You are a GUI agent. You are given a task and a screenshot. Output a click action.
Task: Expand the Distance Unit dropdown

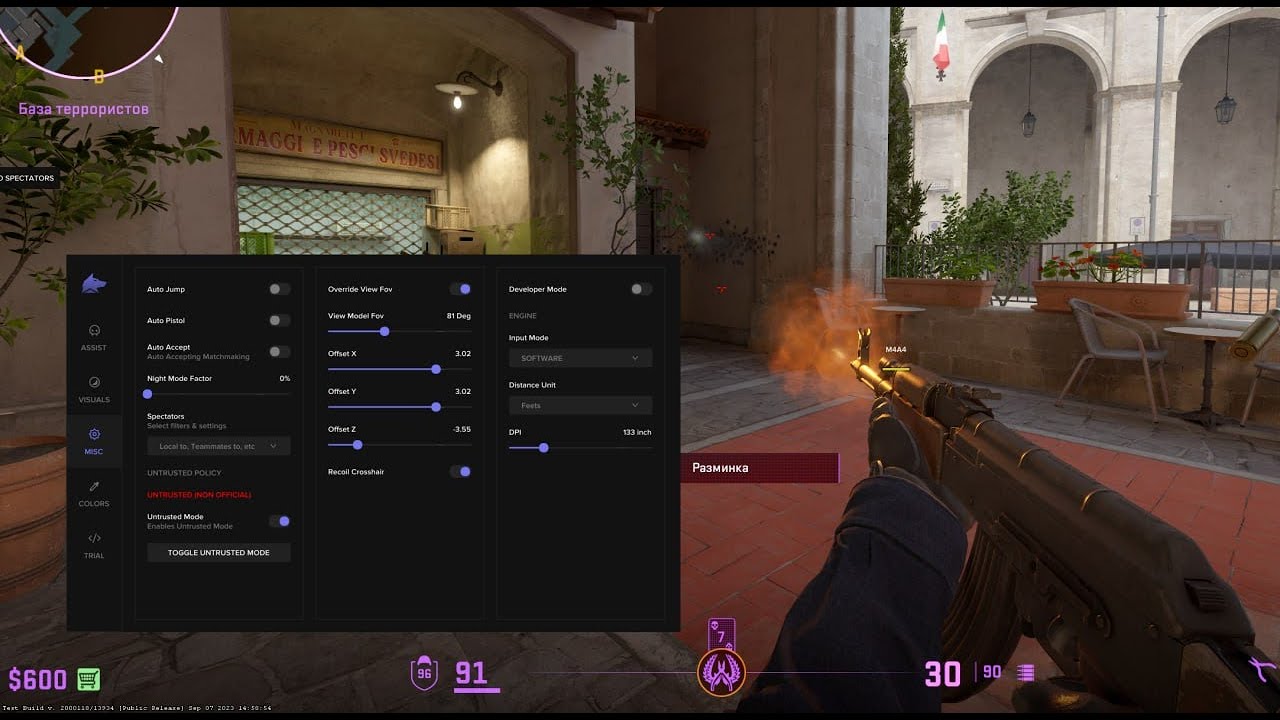(x=580, y=405)
